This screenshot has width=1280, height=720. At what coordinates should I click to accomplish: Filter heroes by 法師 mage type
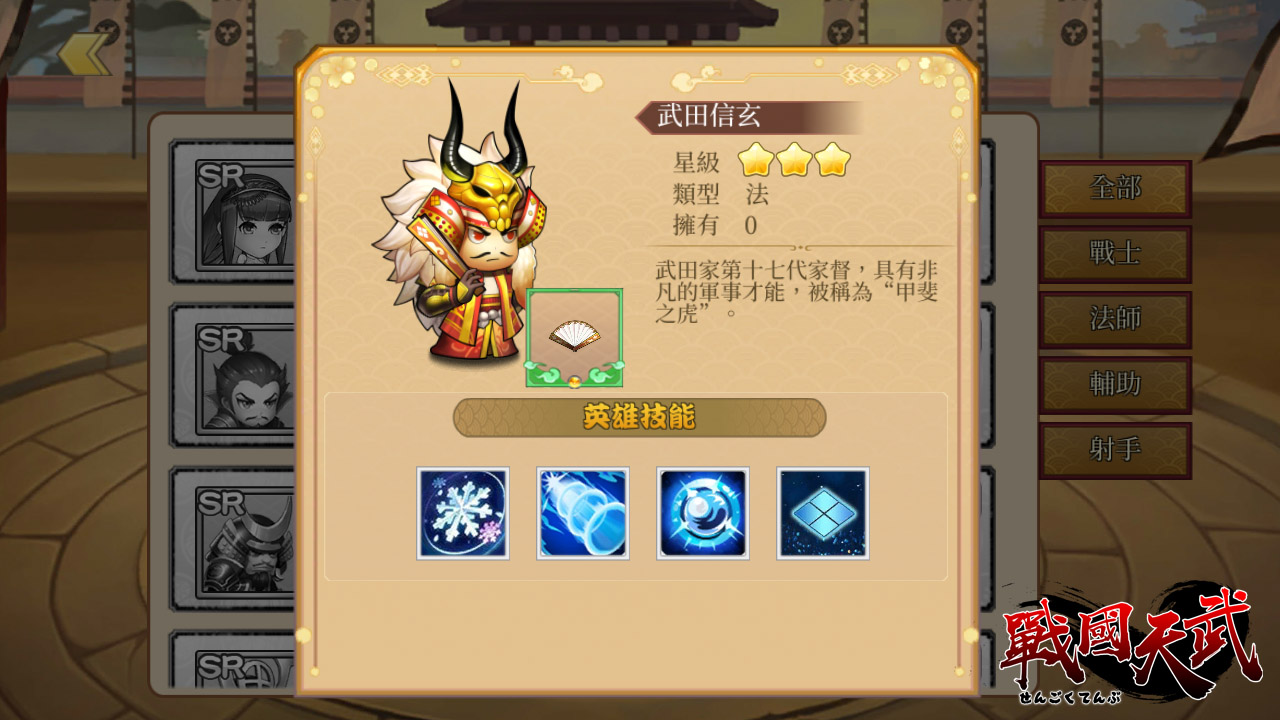pos(1114,319)
